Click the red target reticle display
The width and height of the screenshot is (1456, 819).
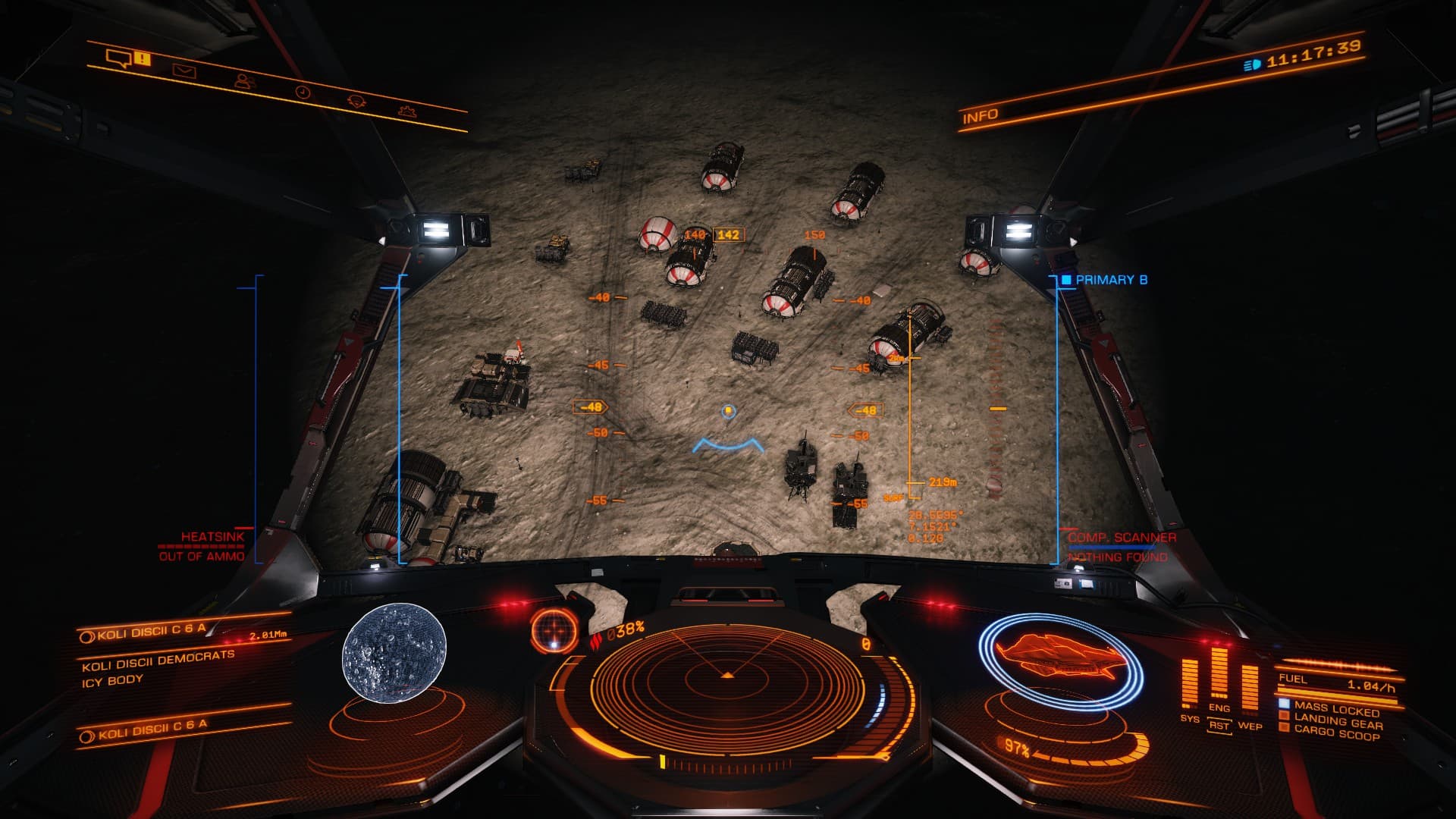(555, 630)
